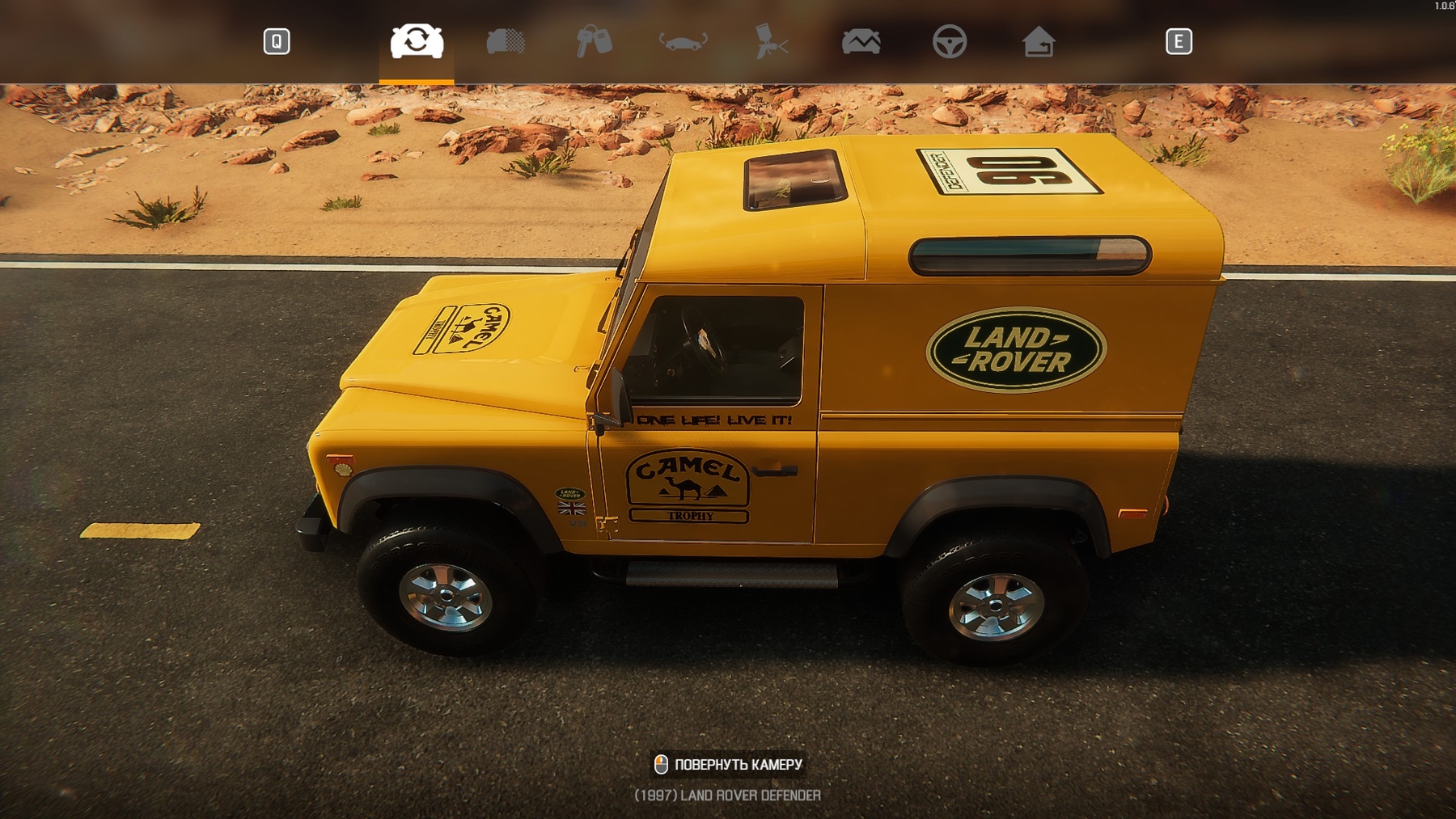Select the car swap tab with circular arrows
1456x819 pixels.
(417, 41)
